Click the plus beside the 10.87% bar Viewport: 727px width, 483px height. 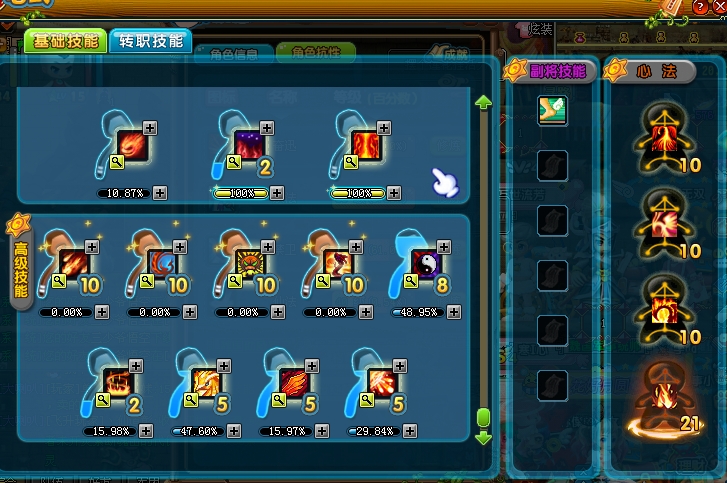click(160, 192)
